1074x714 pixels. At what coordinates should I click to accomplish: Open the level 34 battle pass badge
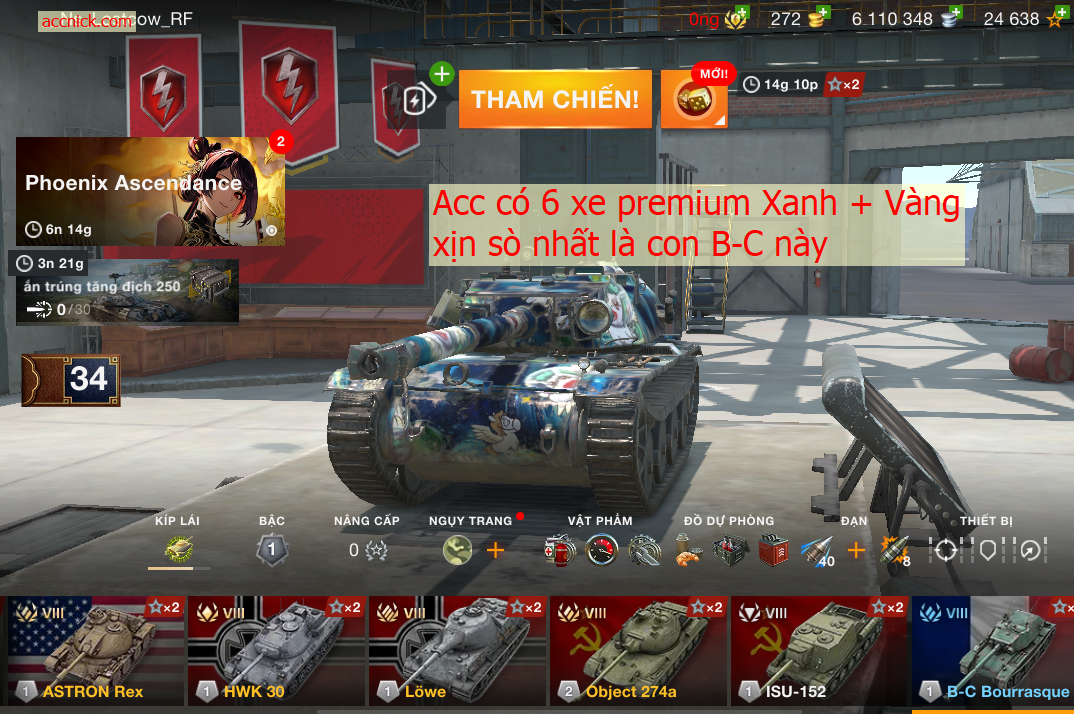coord(71,380)
